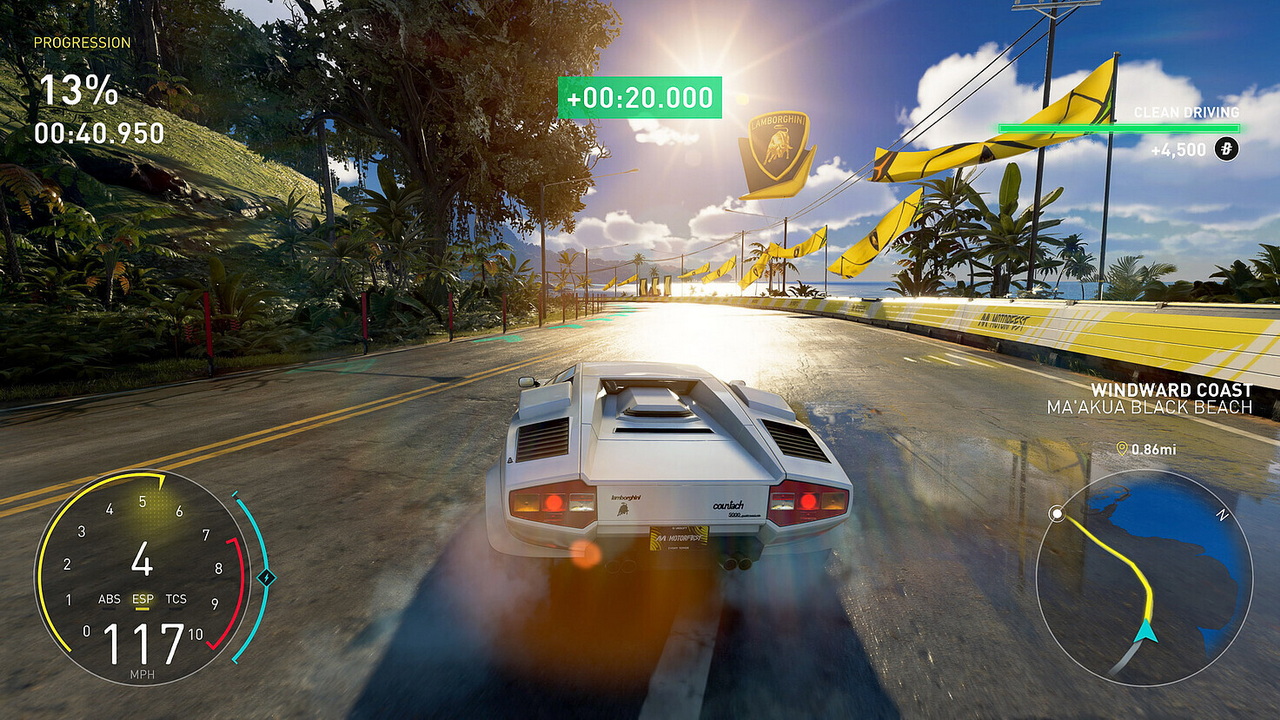Click the circular minimap
The width and height of the screenshot is (1280, 720).
tap(1144, 578)
